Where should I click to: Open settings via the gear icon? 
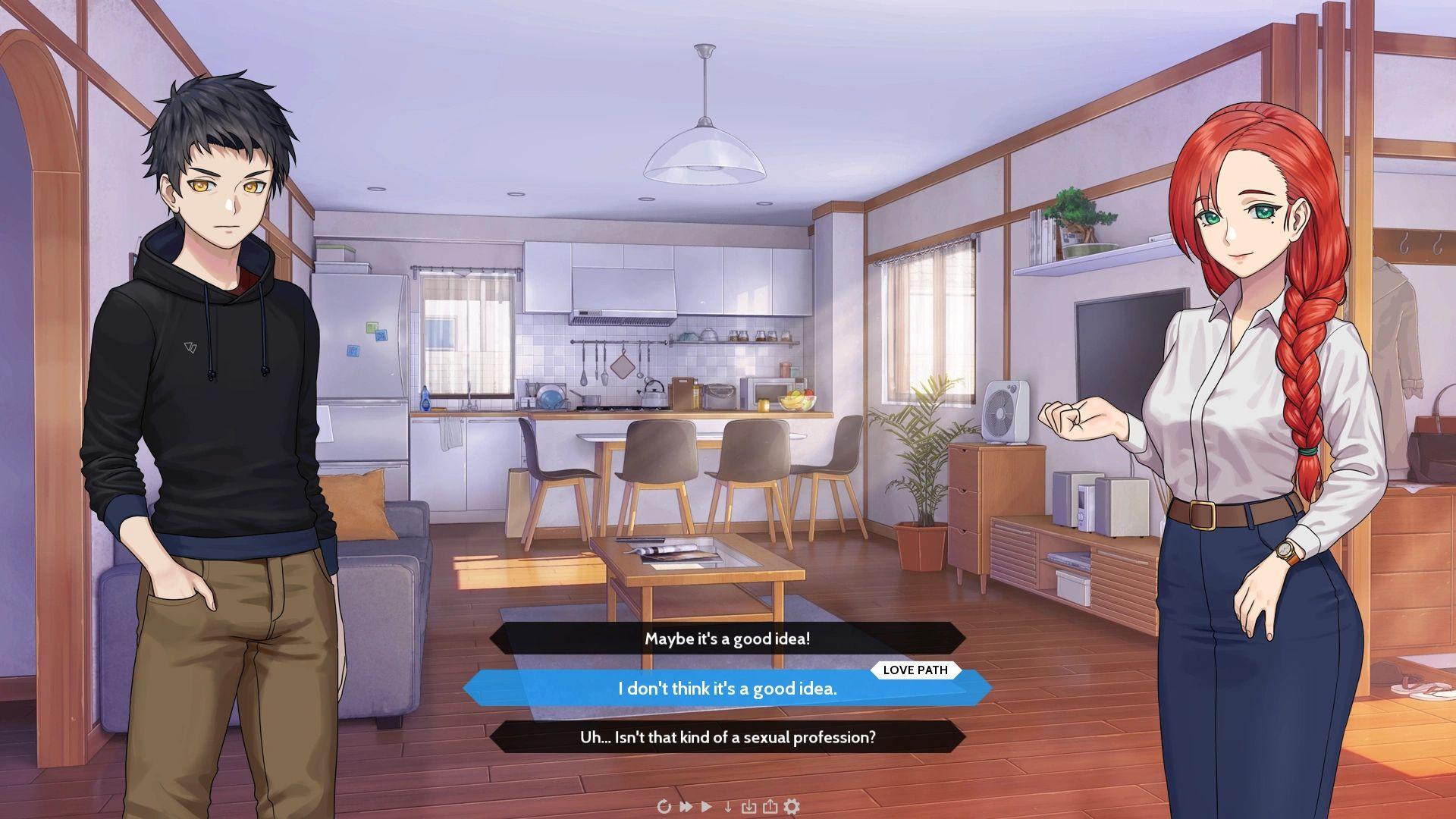pos(792,806)
